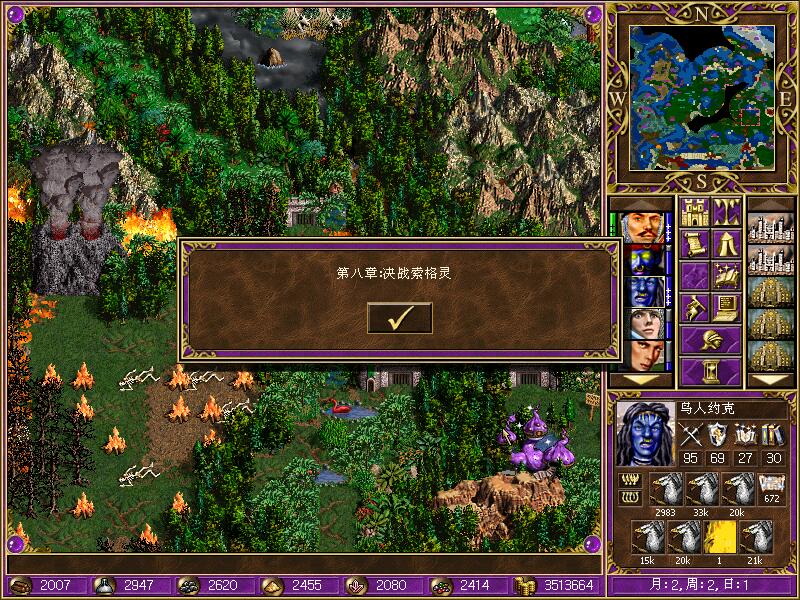Select the gray-haired woman hero portrait
Image resolution: width=800 pixels, height=600 pixels.
point(643,325)
